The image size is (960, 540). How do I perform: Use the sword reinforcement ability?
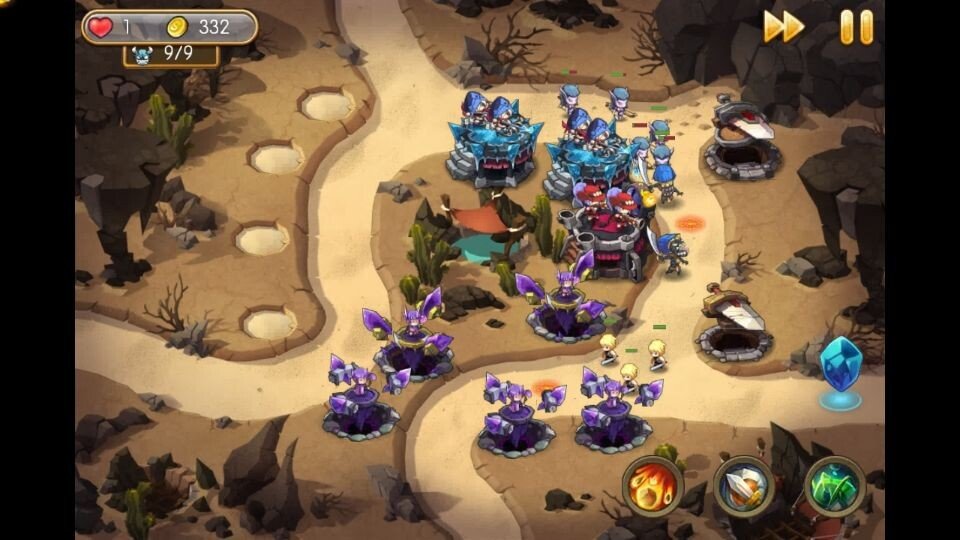pos(743,487)
